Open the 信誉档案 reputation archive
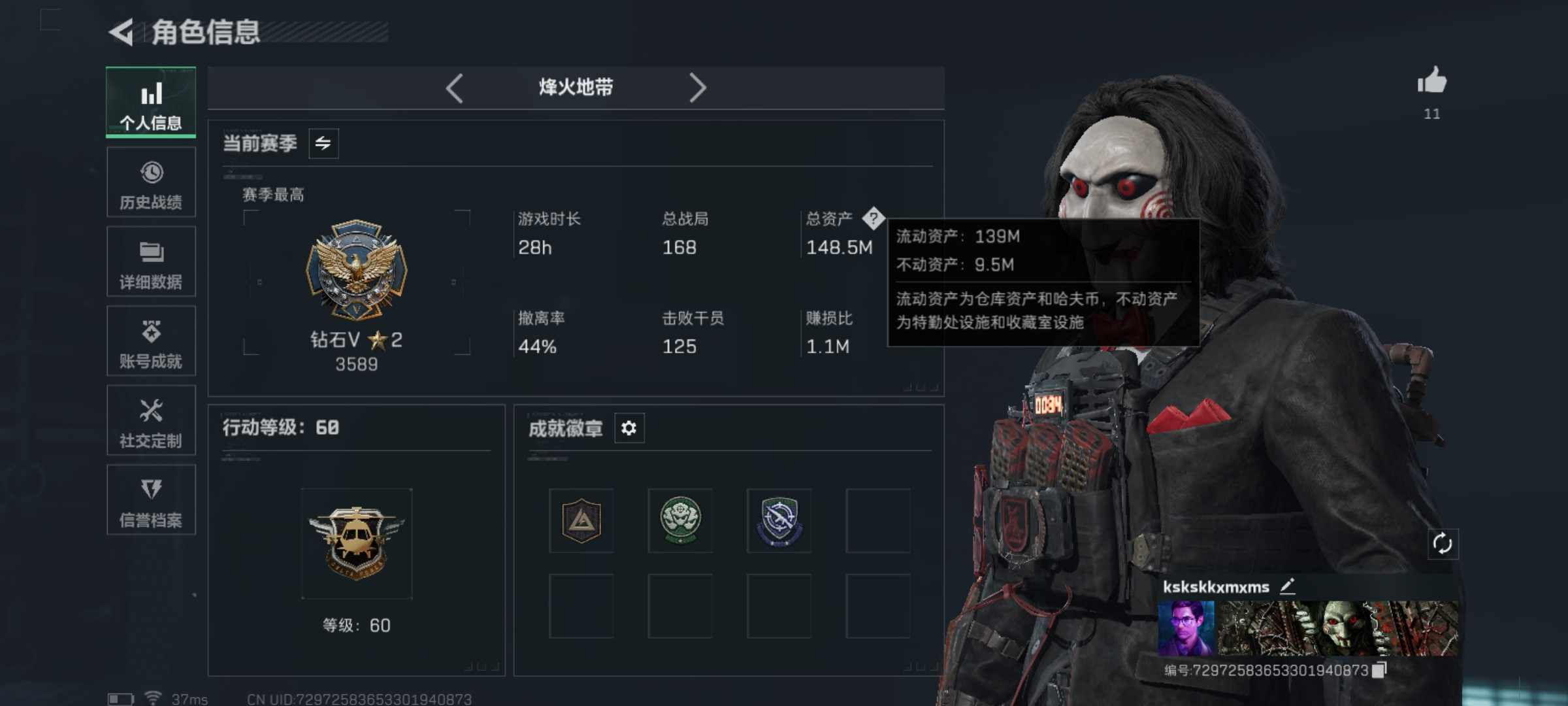The image size is (1568, 706). [x=151, y=500]
